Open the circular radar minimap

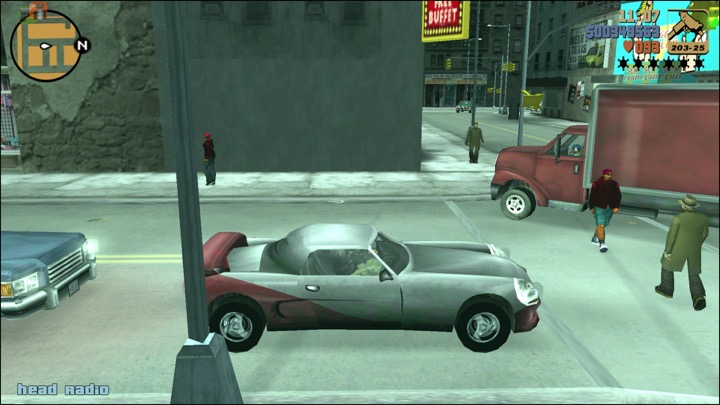click(46, 45)
